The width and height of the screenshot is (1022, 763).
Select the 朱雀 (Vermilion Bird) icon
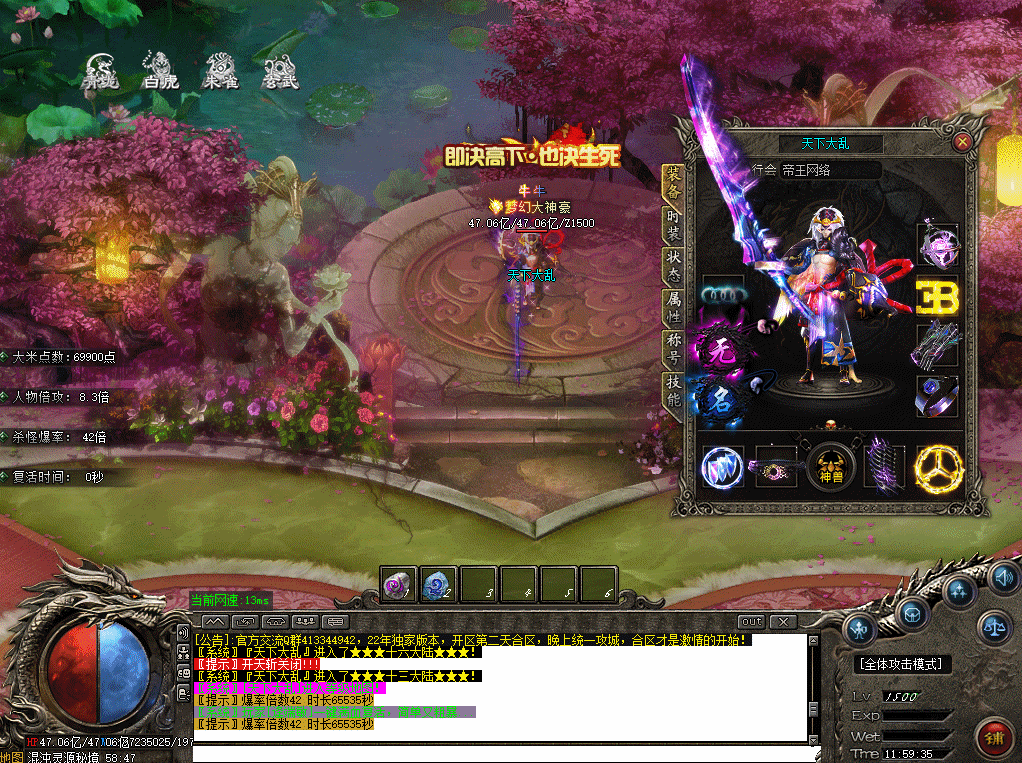220,70
